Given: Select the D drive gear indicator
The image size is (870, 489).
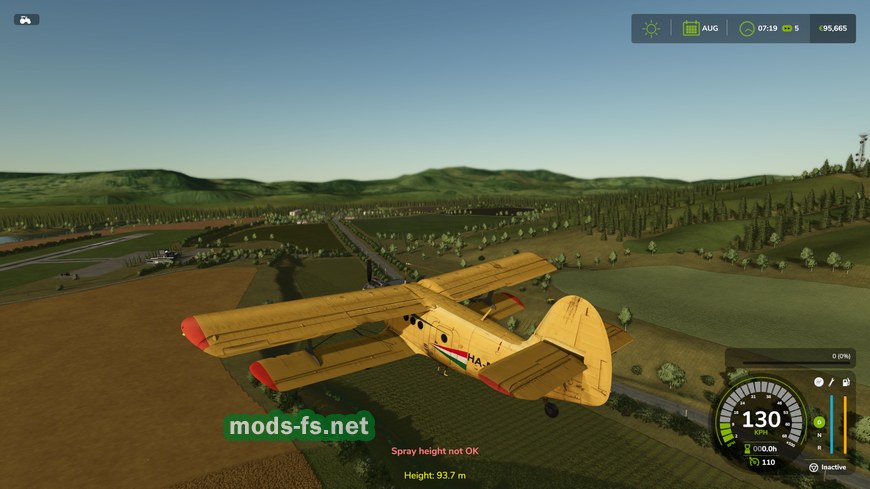Looking at the screenshot, I should click(818, 421).
